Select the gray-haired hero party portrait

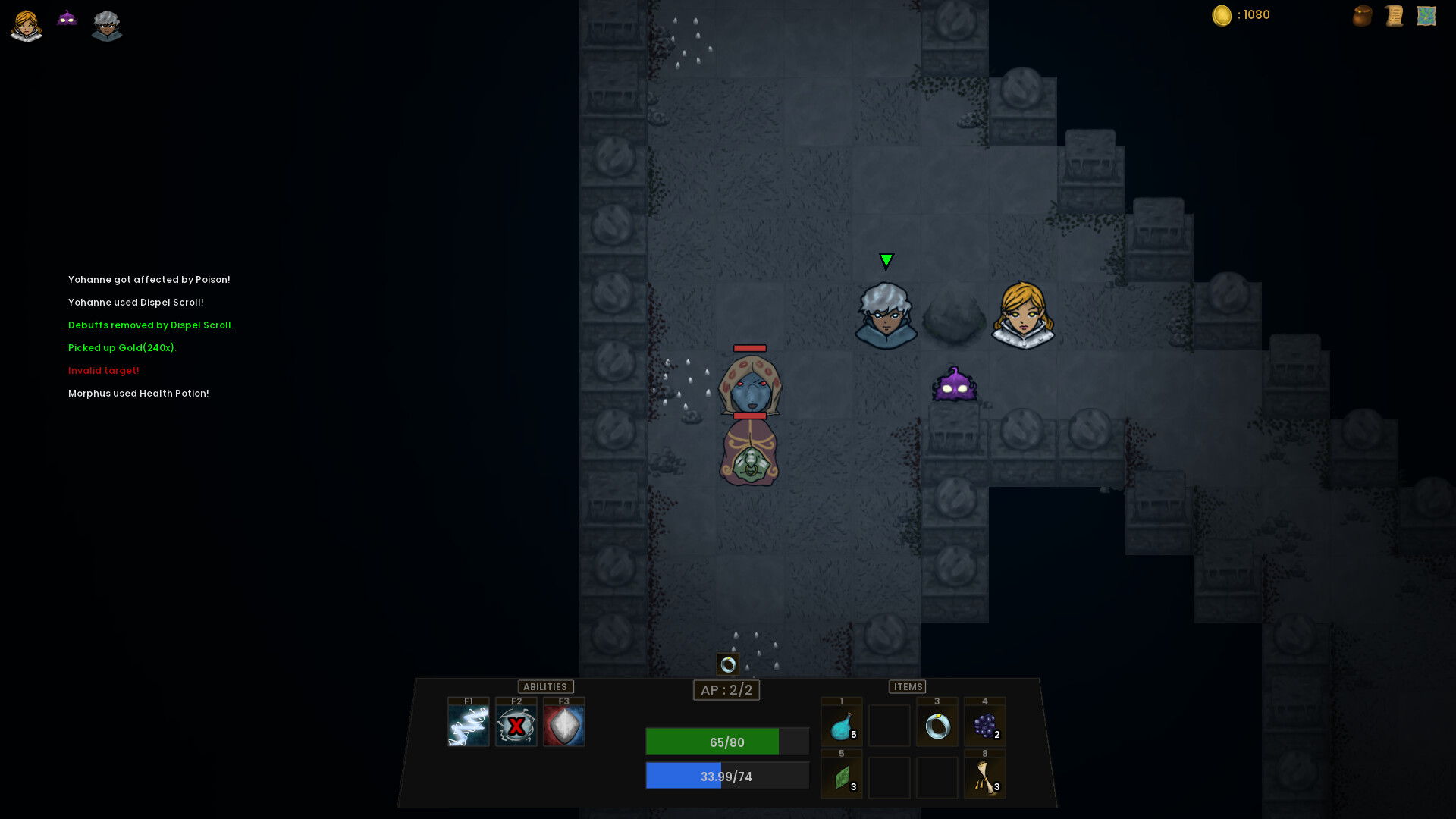107,26
